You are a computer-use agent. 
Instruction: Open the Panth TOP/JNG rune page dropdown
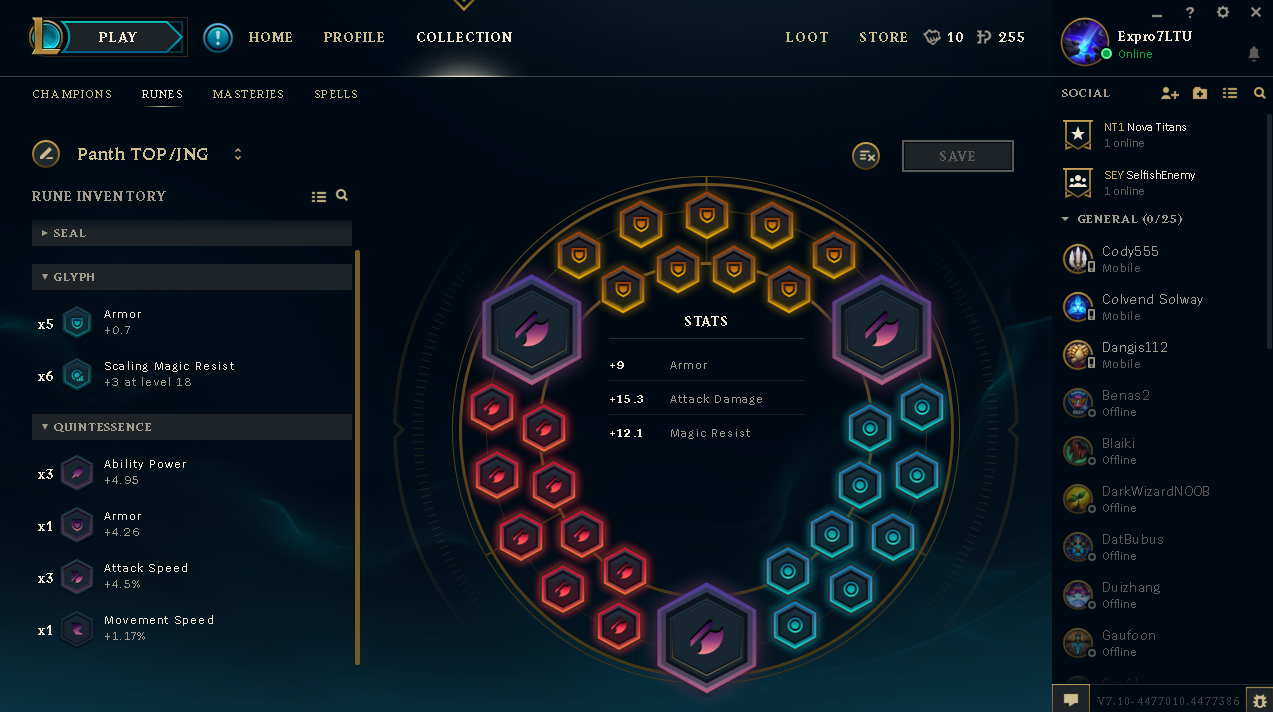pos(238,154)
